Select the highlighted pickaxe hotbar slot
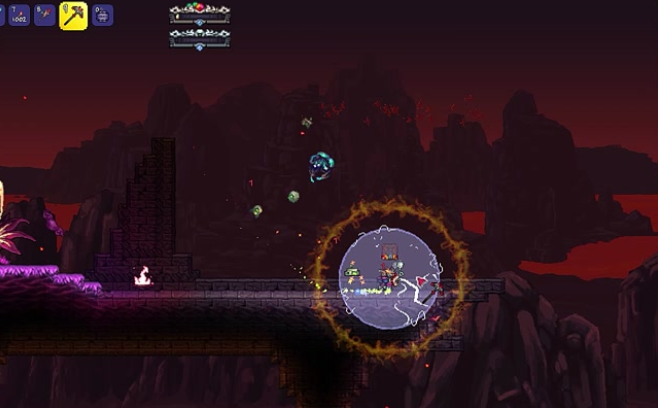The height and width of the screenshot is (408, 658). click(x=73, y=15)
